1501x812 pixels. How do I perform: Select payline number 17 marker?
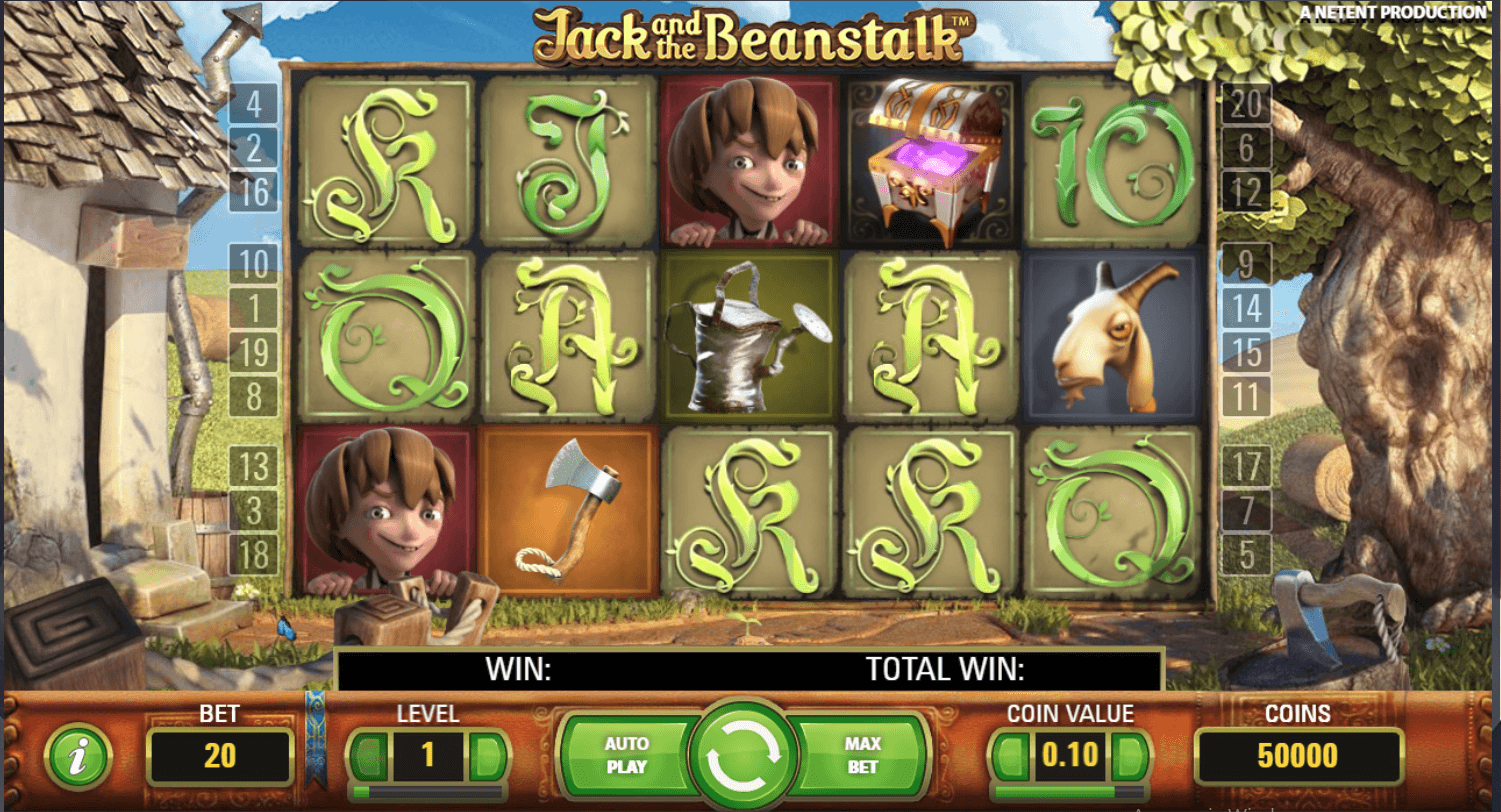coord(1246,466)
